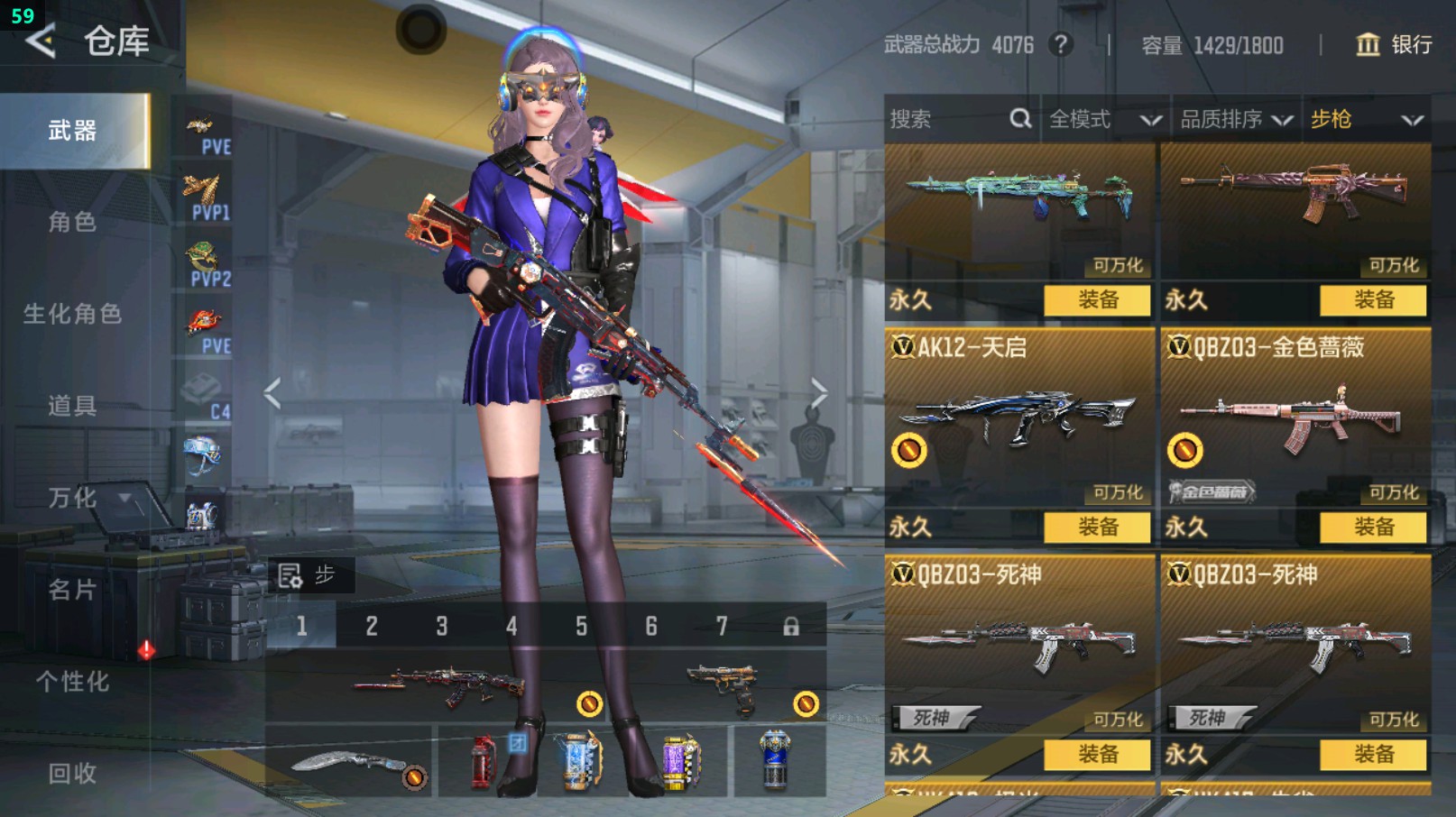Open the 道具 category
The image size is (1456, 817).
(73, 406)
